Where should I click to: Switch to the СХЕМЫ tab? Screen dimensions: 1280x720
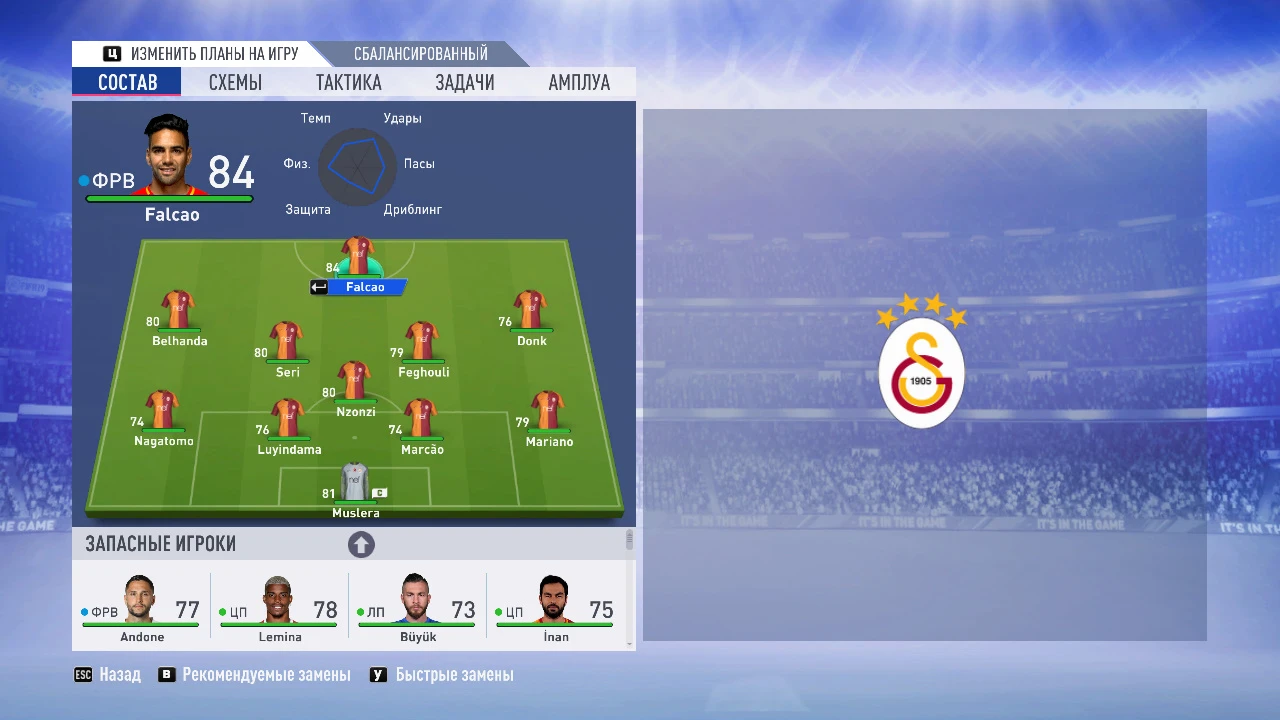[235, 82]
